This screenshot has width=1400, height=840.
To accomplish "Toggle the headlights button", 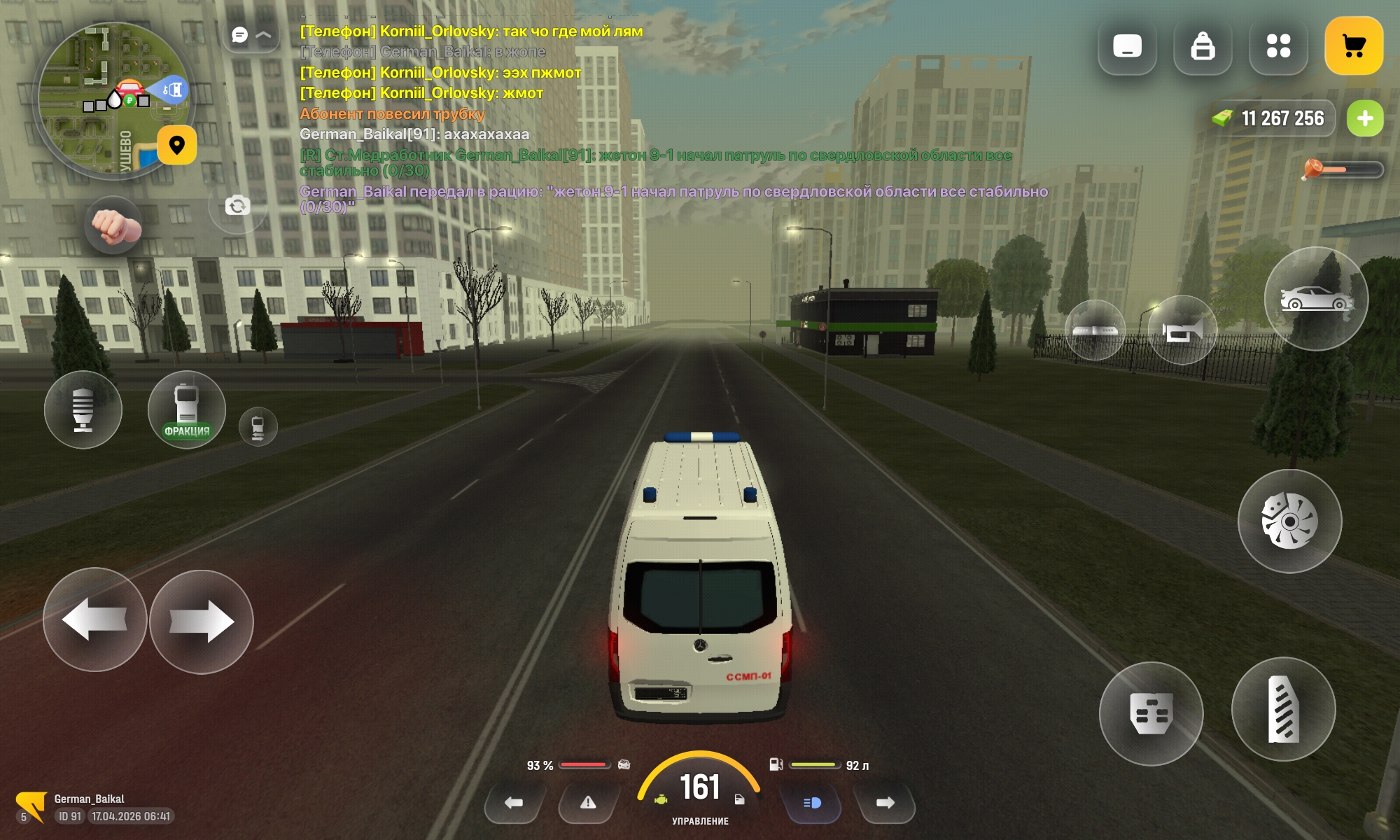I will point(812,803).
